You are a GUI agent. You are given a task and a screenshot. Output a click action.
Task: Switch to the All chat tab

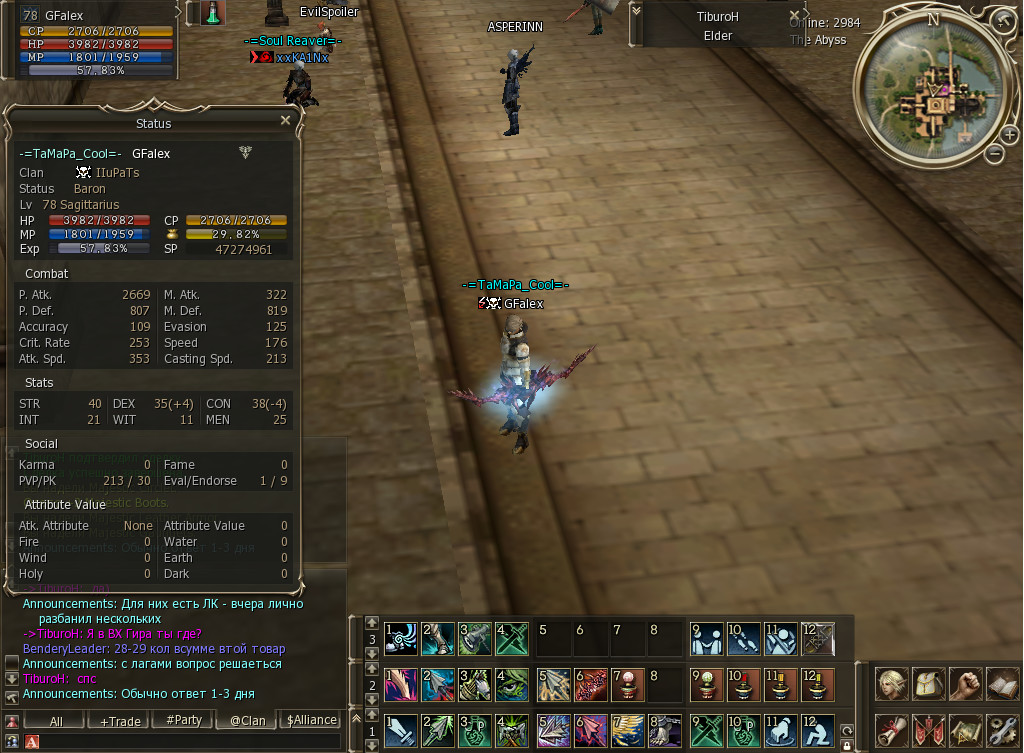tap(55, 720)
